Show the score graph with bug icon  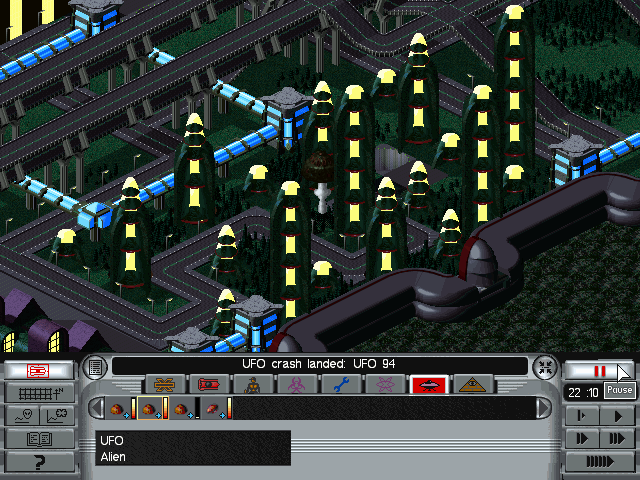[57, 415]
